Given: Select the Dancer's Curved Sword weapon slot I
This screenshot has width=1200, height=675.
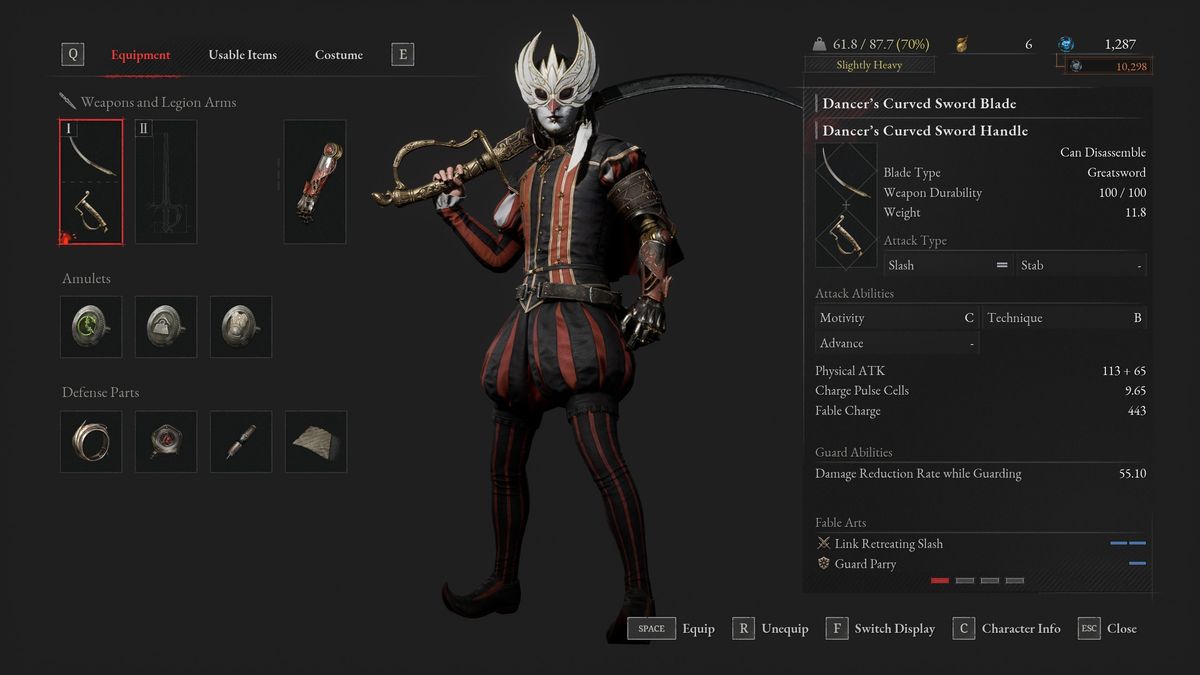Looking at the screenshot, I should pyautogui.click(x=91, y=182).
